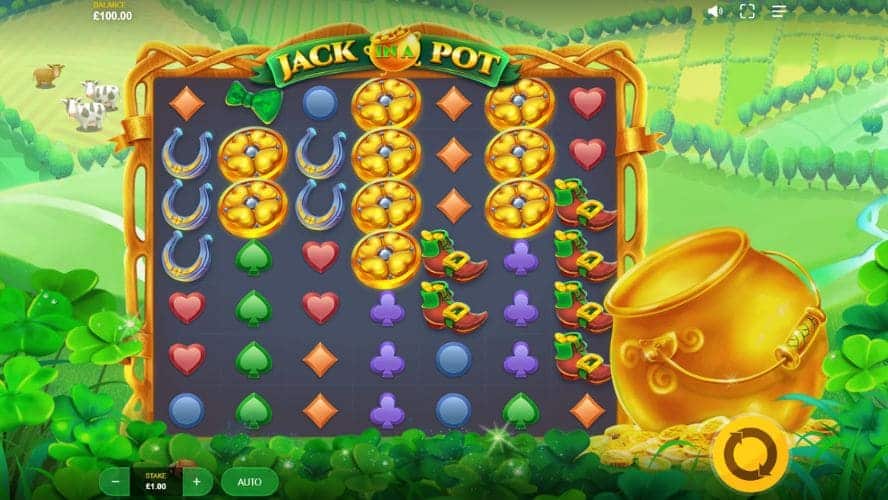
Task: Increase the stake with the plus button
Action: pos(197,482)
